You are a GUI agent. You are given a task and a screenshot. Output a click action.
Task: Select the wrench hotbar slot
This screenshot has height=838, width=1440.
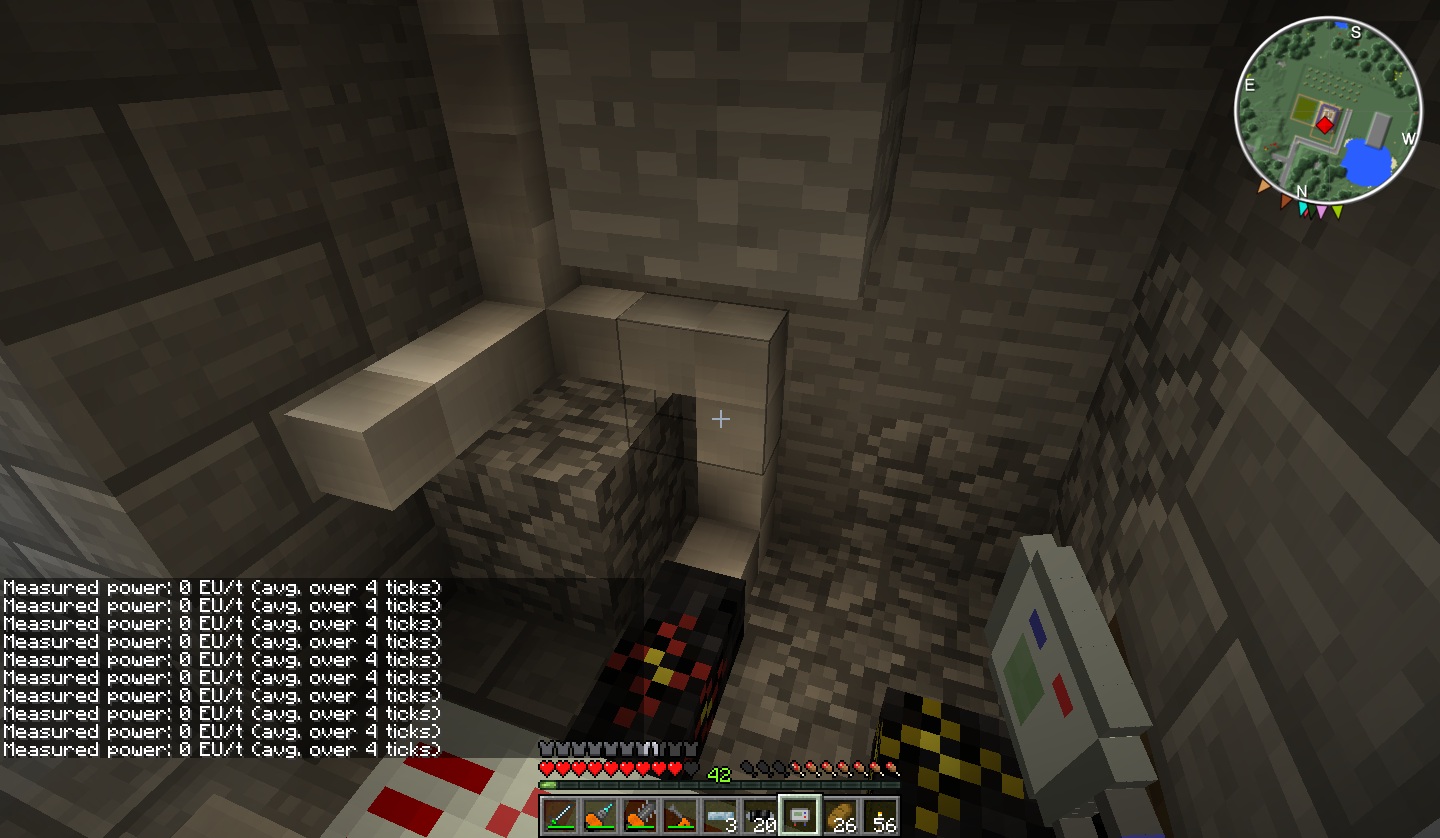pos(680,816)
